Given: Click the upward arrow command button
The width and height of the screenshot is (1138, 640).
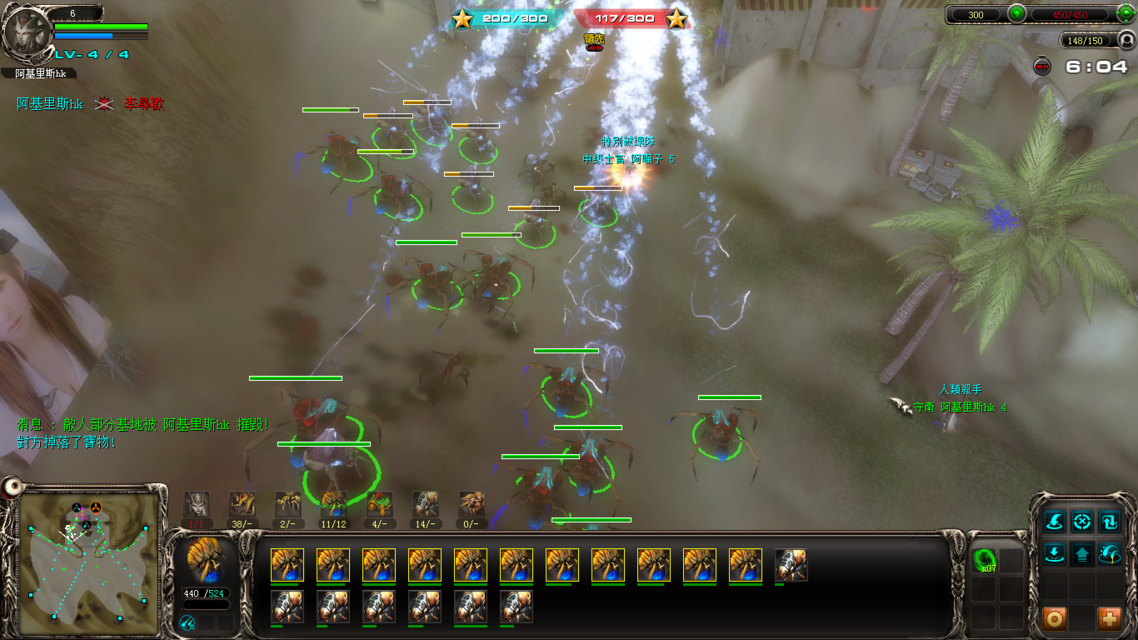Looking at the screenshot, I should click(1082, 553).
